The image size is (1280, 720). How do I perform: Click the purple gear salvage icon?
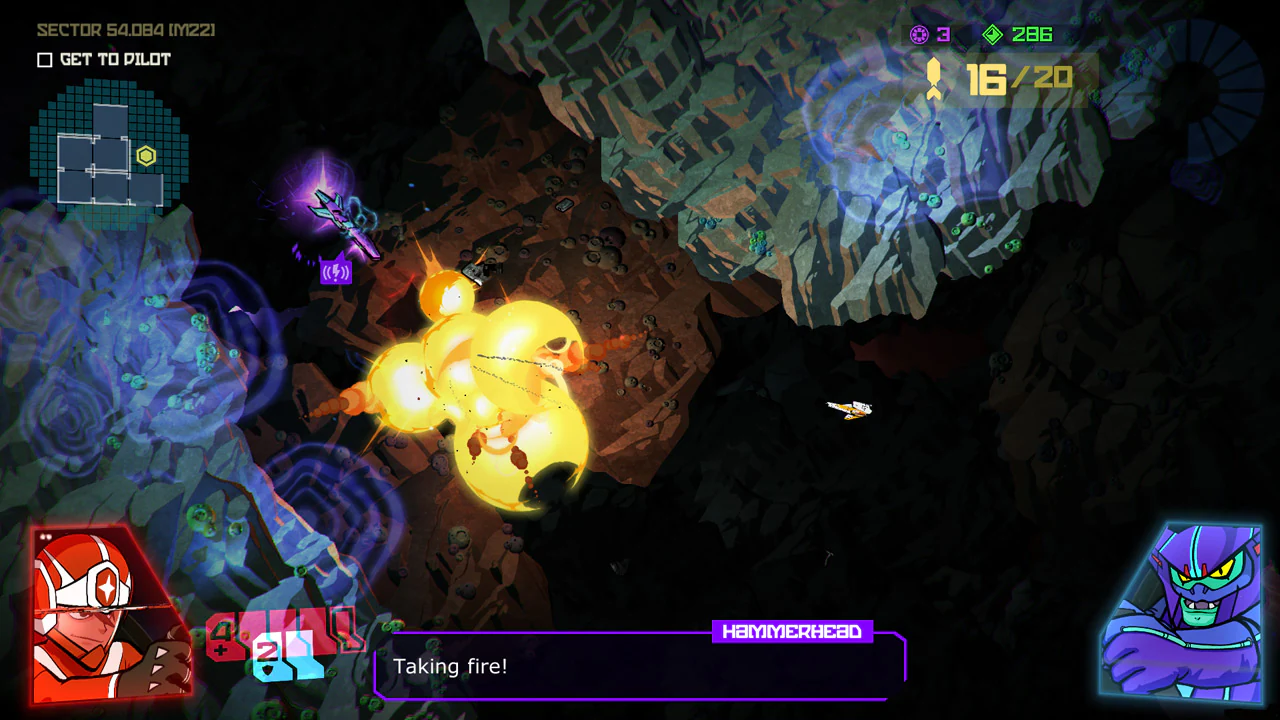coord(917,34)
